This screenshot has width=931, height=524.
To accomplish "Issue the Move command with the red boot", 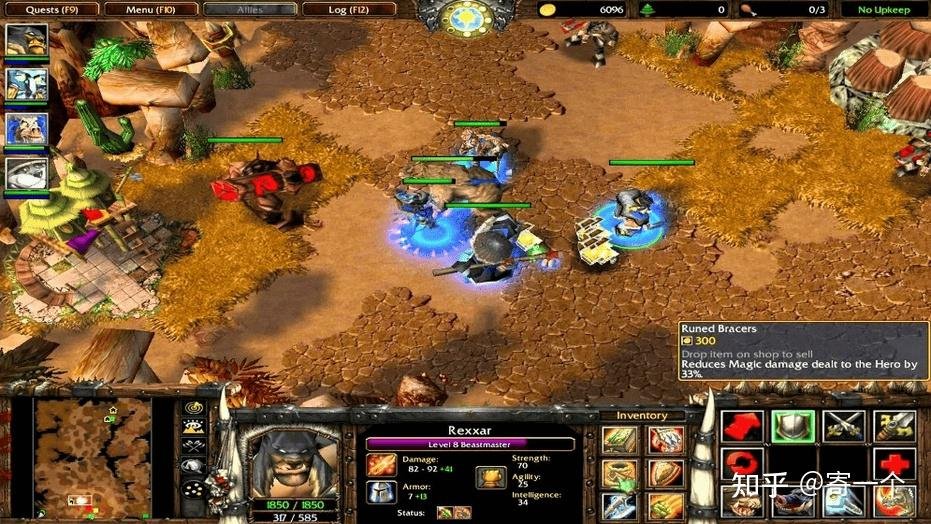I will pyautogui.click(x=742, y=426).
